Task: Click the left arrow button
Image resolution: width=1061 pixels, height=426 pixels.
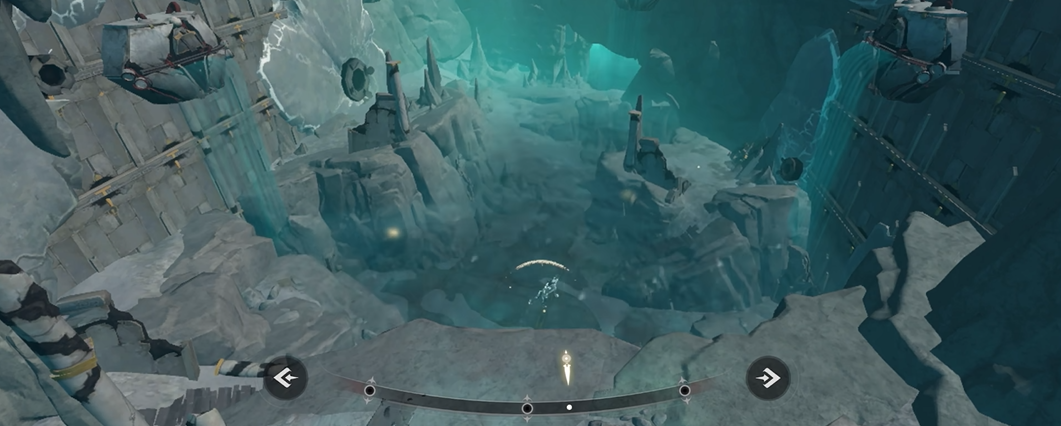Action: pos(285,378)
